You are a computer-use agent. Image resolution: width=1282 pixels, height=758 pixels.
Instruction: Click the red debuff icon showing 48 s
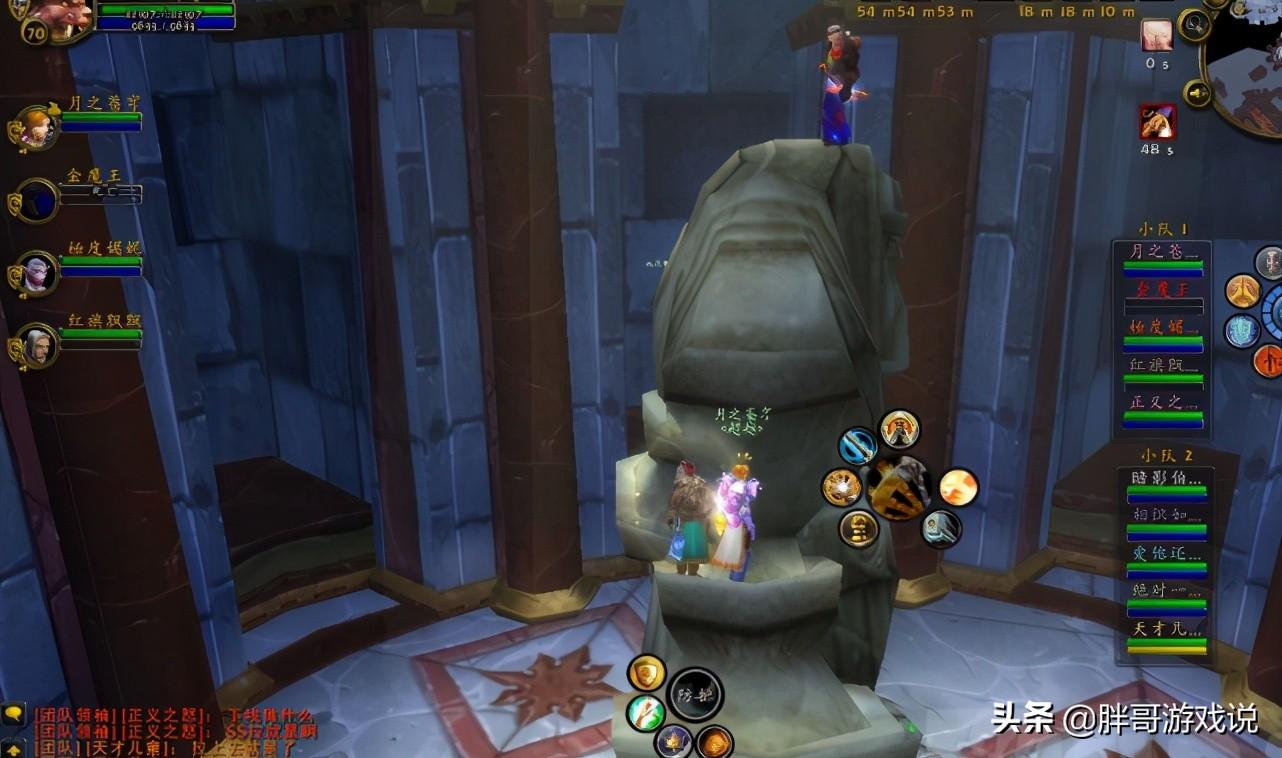tap(1157, 122)
